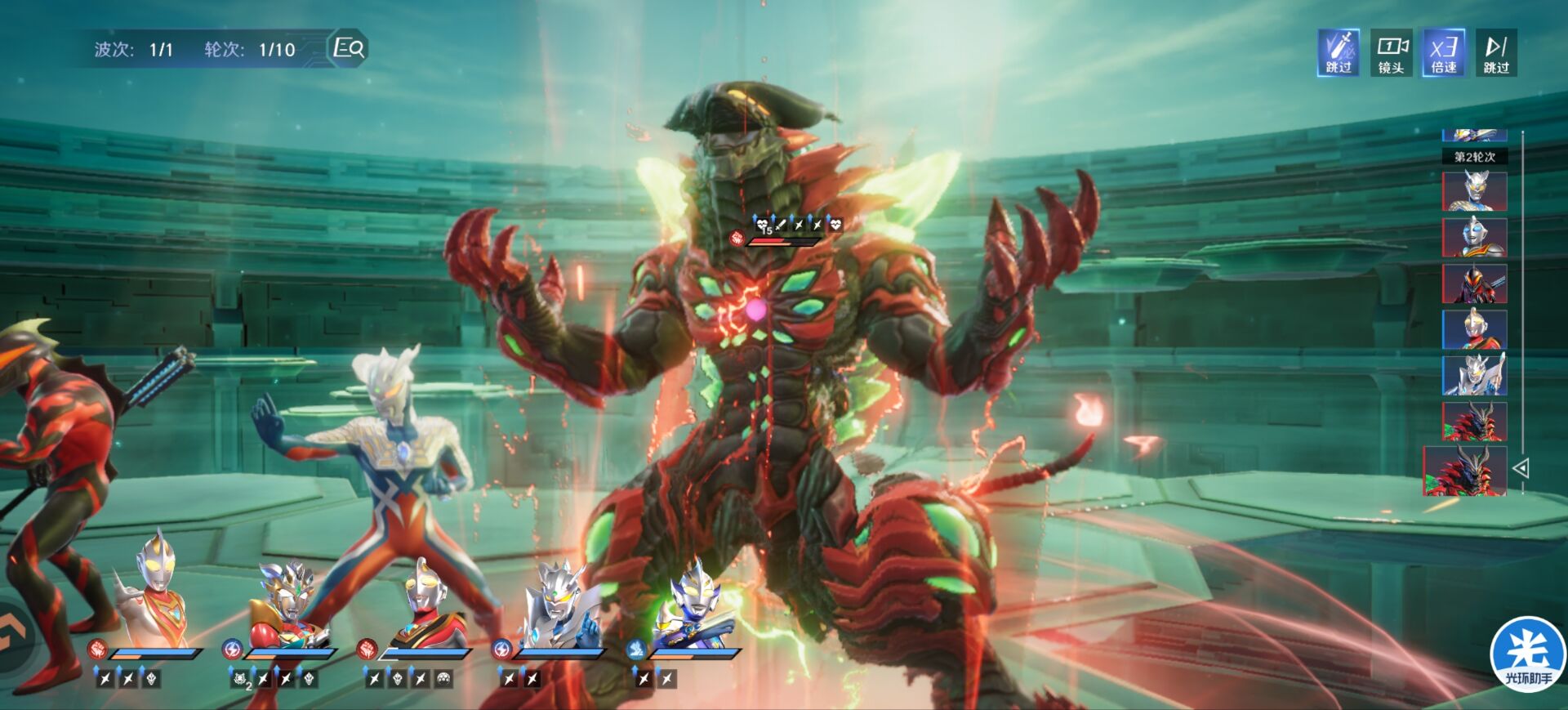The width and height of the screenshot is (1568, 710).
Task: Toggle the x3 battle speed (倍速) button
Action: click(x=1443, y=53)
